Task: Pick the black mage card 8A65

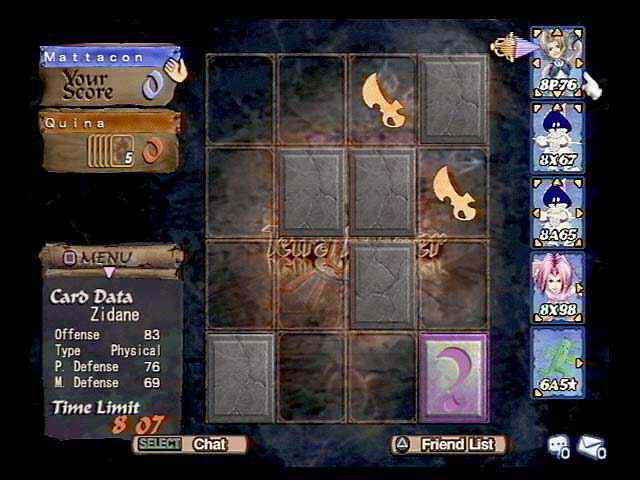Action: [557, 212]
